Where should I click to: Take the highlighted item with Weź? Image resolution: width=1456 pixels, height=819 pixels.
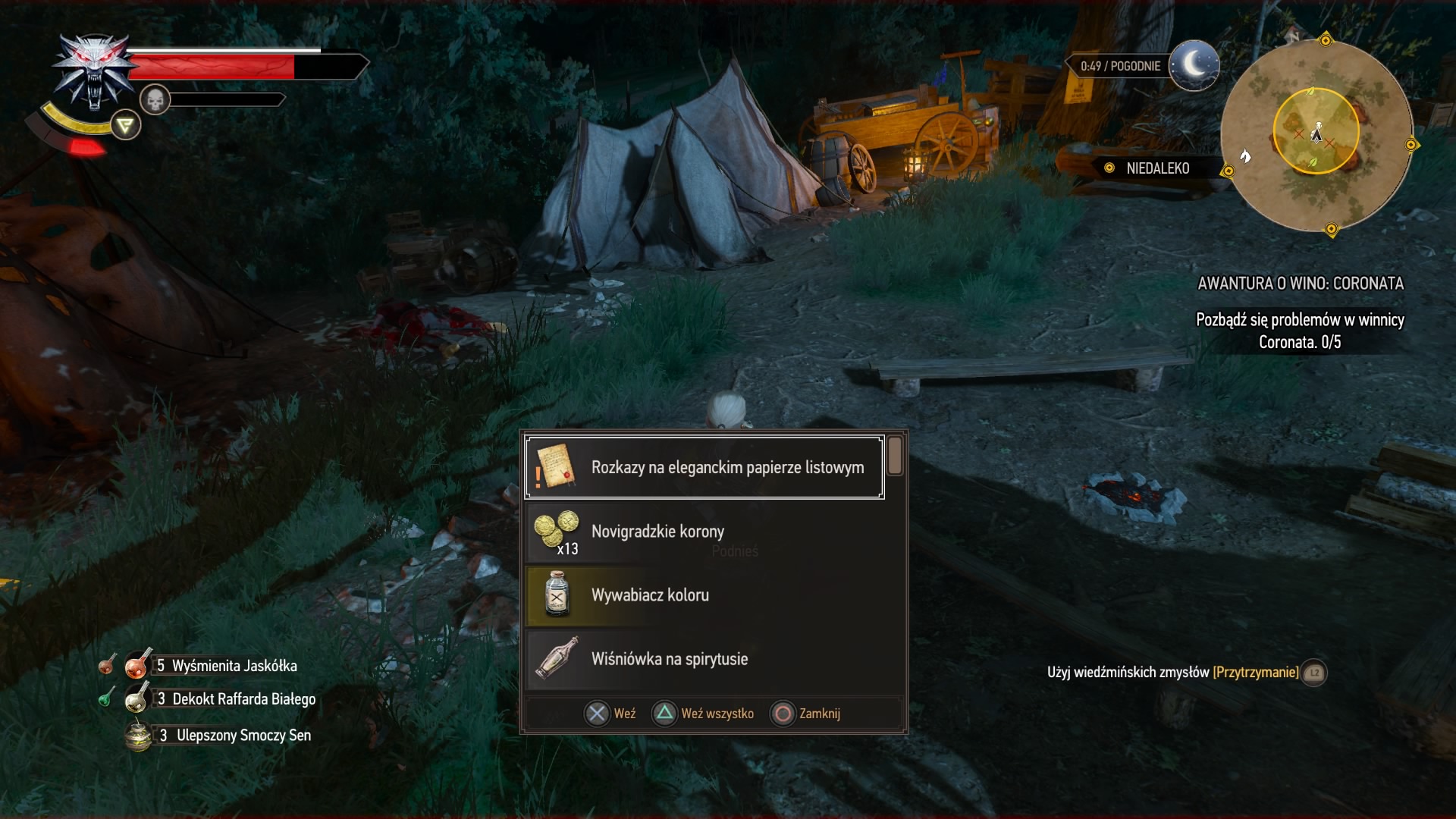pyautogui.click(x=610, y=714)
